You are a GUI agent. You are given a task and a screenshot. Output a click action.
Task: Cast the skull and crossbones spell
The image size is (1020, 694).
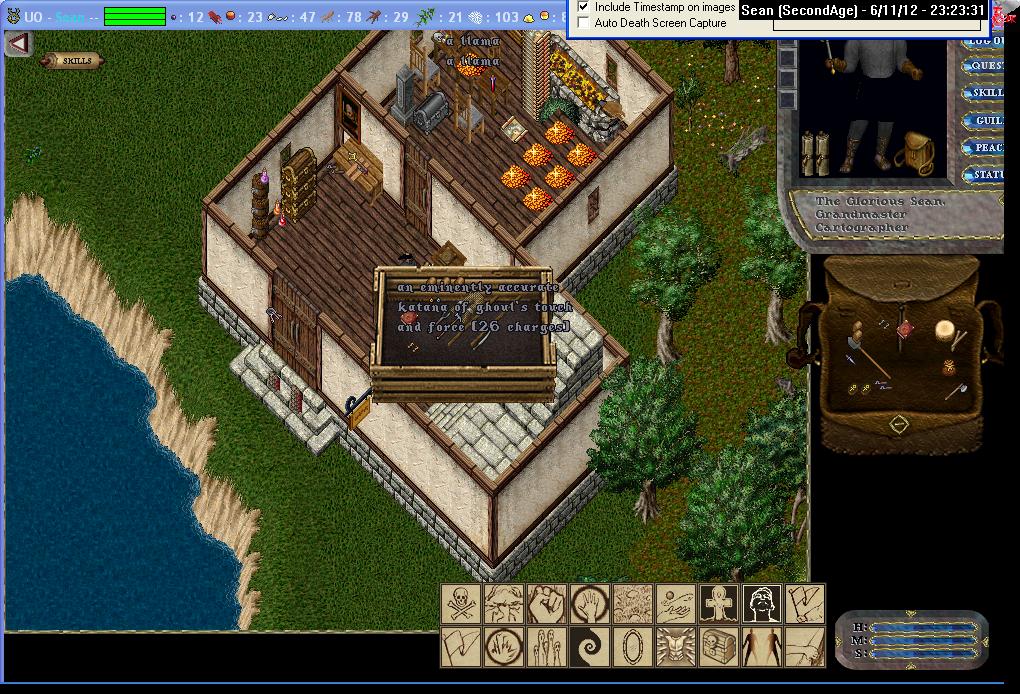(461, 604)
